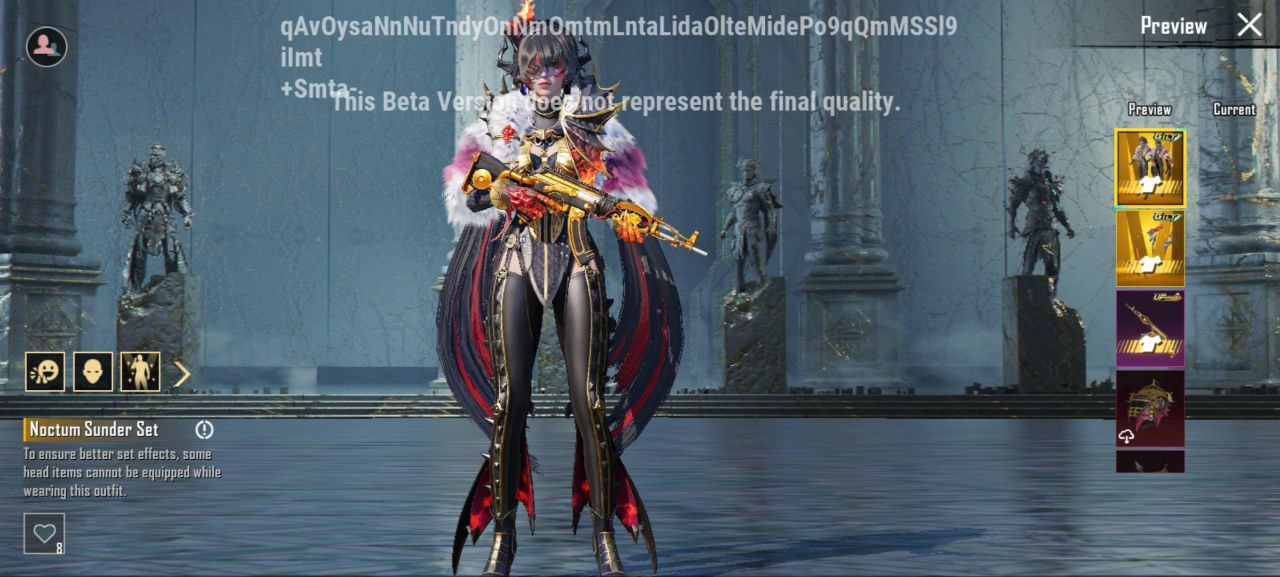Expand more options with the gold arrow
This screenshot has width=1280, height=577.
(x=182, y=374)
